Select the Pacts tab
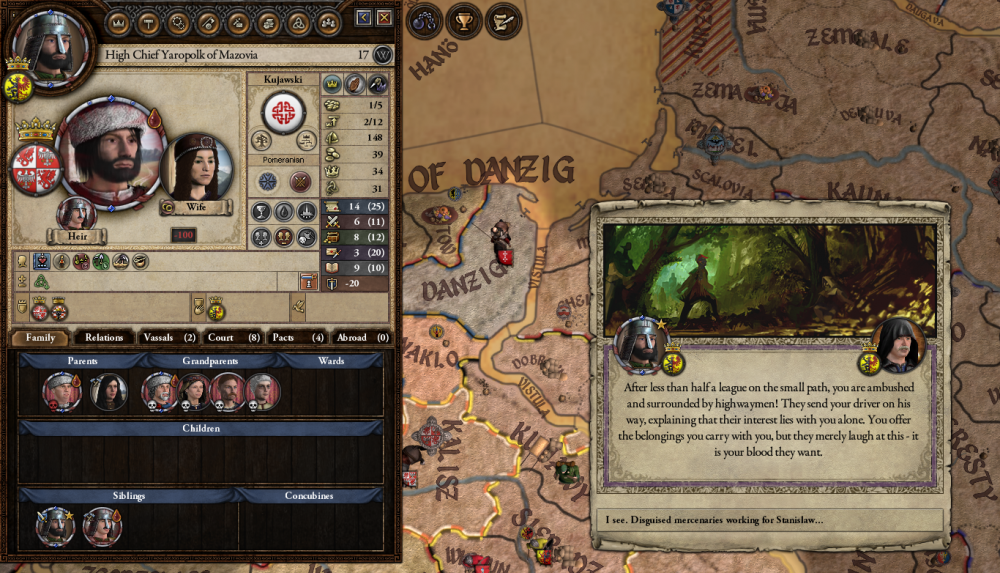The width and height of the screenshot is (1000, 573). [298, 338]
